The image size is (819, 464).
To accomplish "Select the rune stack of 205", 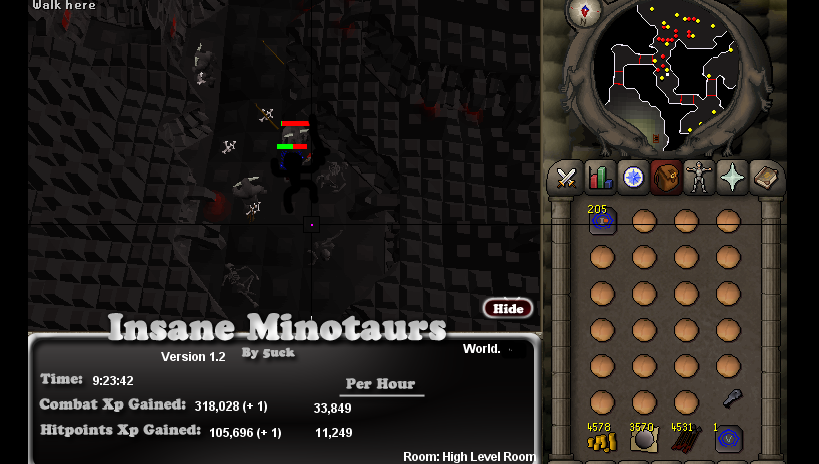I will tap(602, 221).
